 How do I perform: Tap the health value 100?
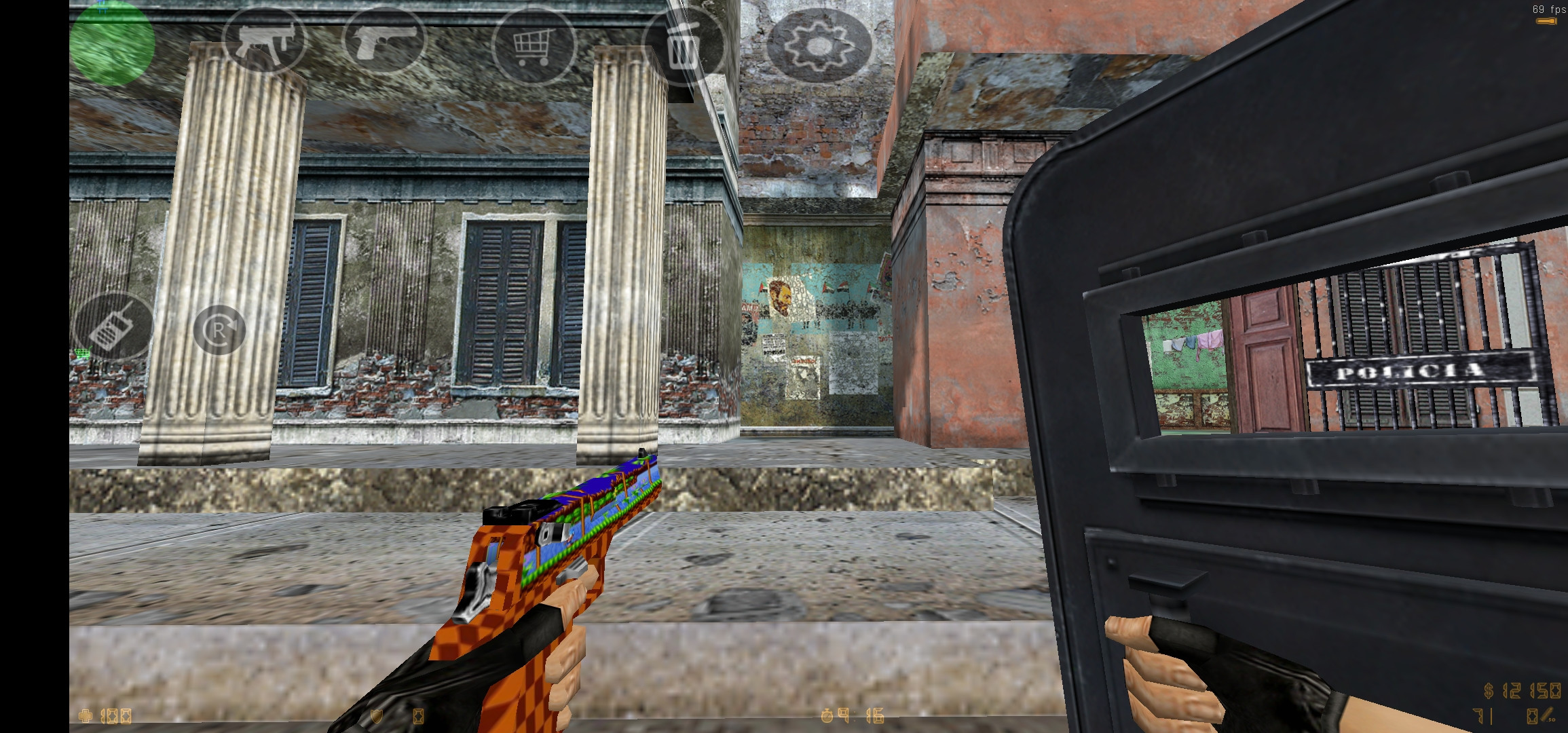click(115, 717)
